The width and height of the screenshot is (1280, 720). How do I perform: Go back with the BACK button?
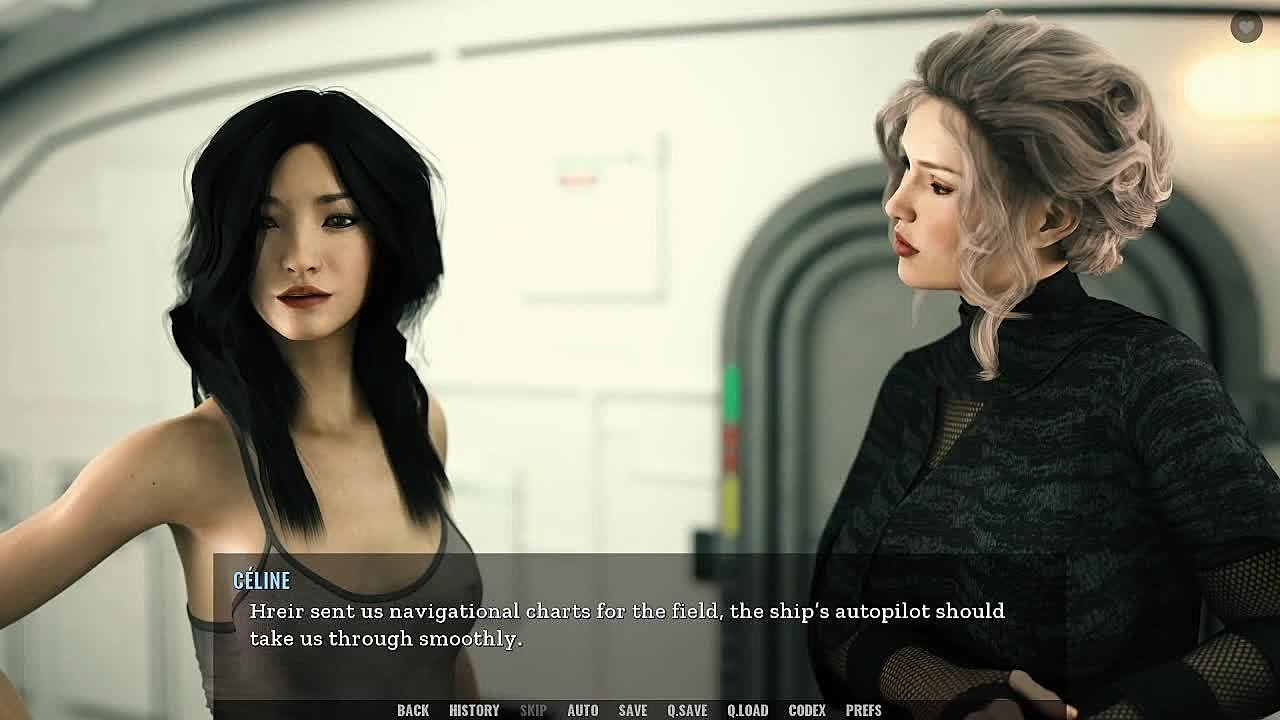(x=413, y=710)
